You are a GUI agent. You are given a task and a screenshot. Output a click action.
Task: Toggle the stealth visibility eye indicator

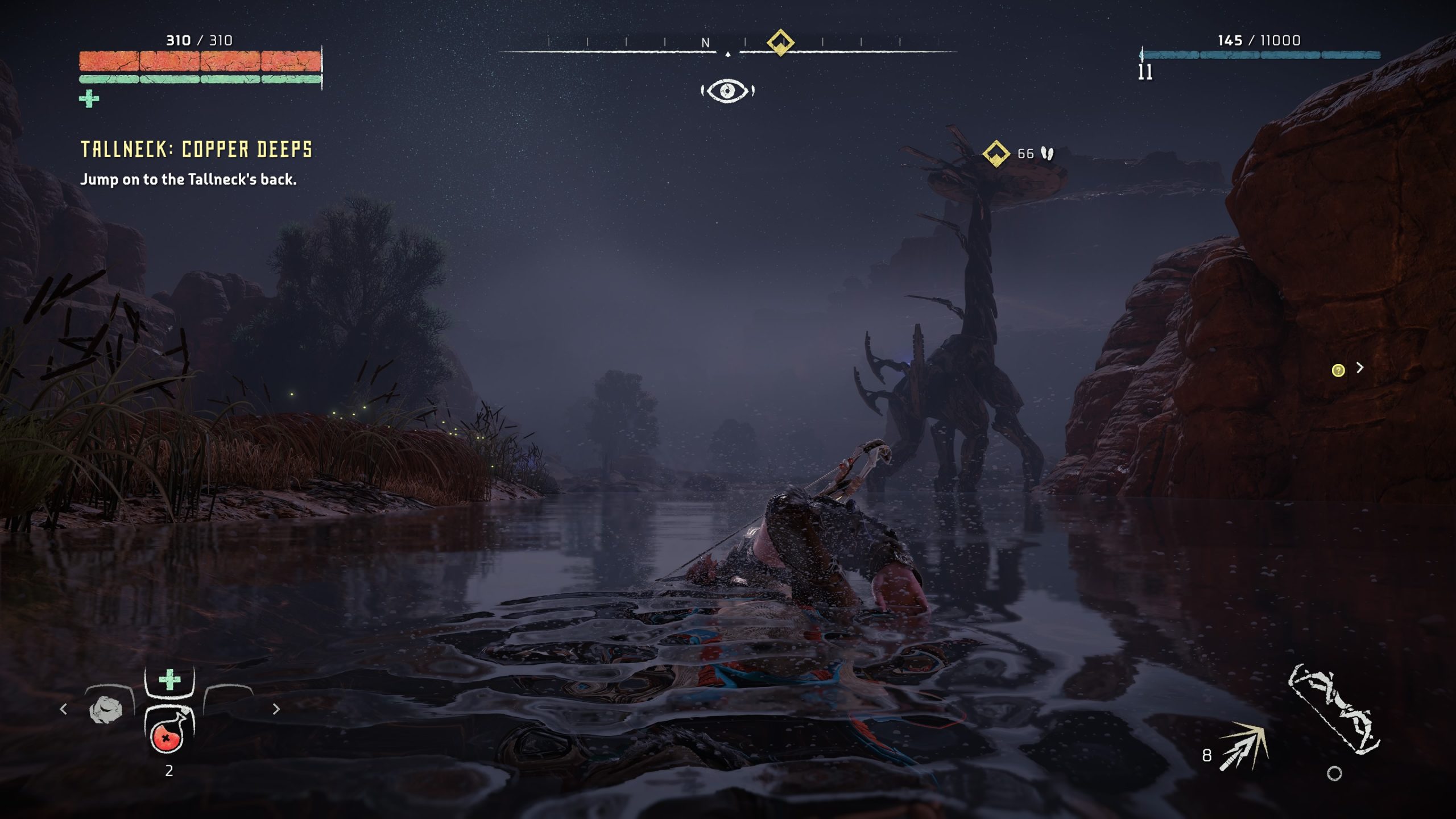(x=727, y=91)
